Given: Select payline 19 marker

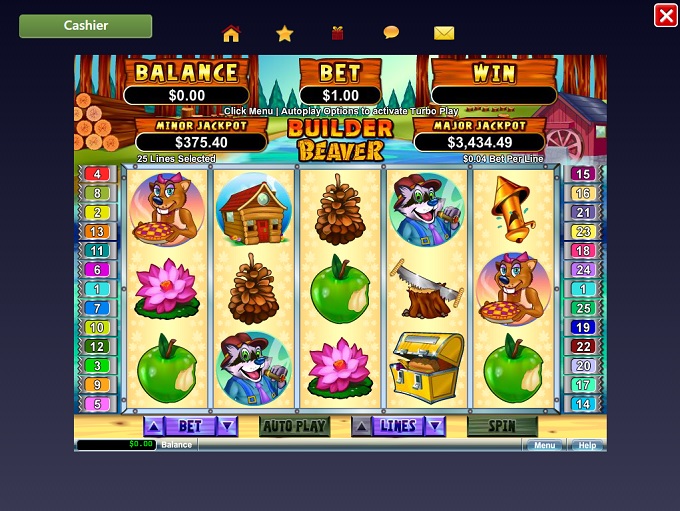Looking at the screenshot, I should (x=583, y=327).
